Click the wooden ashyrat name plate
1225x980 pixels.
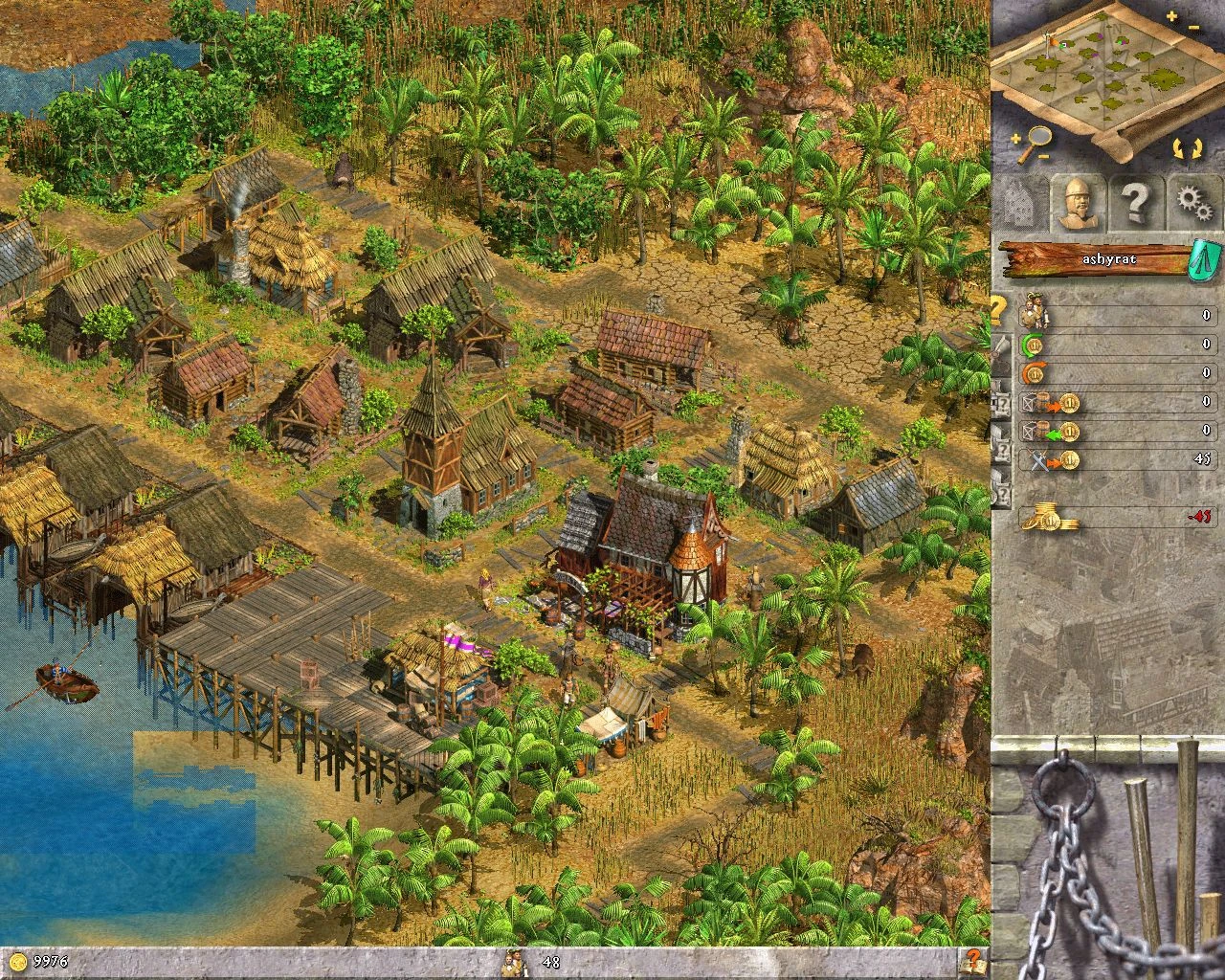(1110, 258)
